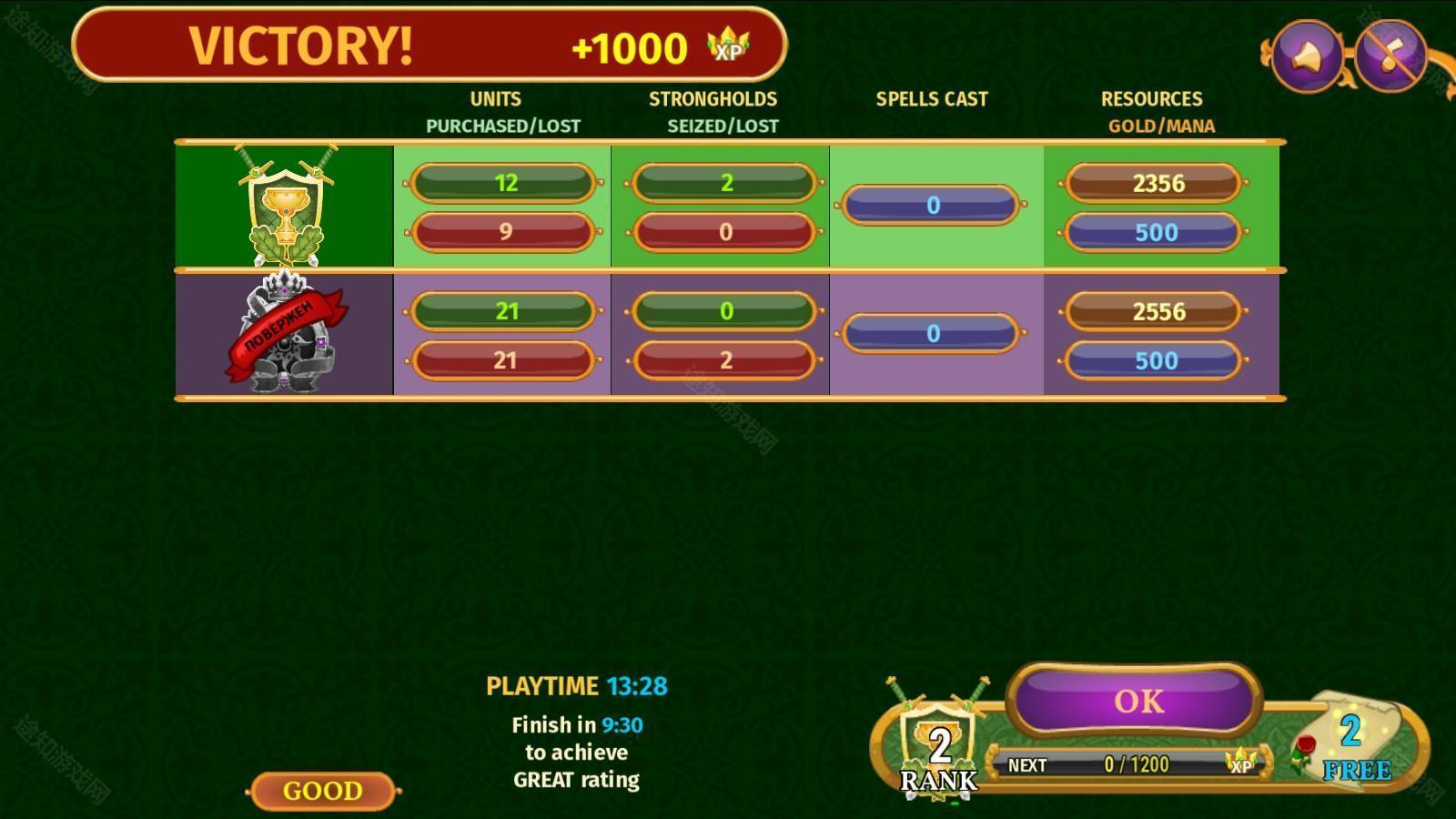Toggle the crossed-out music note button
This screenshot has height=819, width=1456.
click(1390, 56)
